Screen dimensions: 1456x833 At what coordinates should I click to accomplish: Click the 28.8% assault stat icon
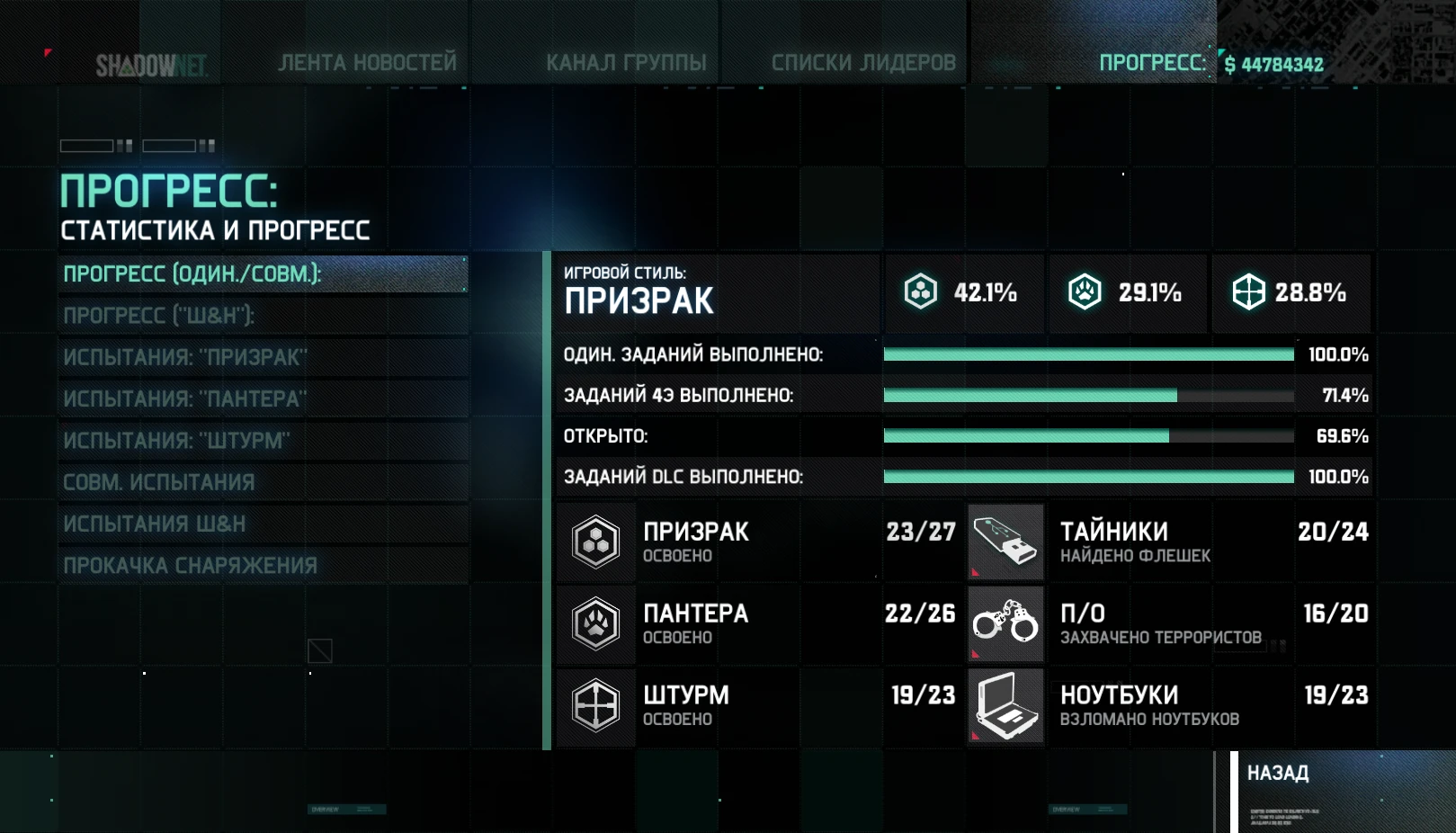click(1250, 291)
